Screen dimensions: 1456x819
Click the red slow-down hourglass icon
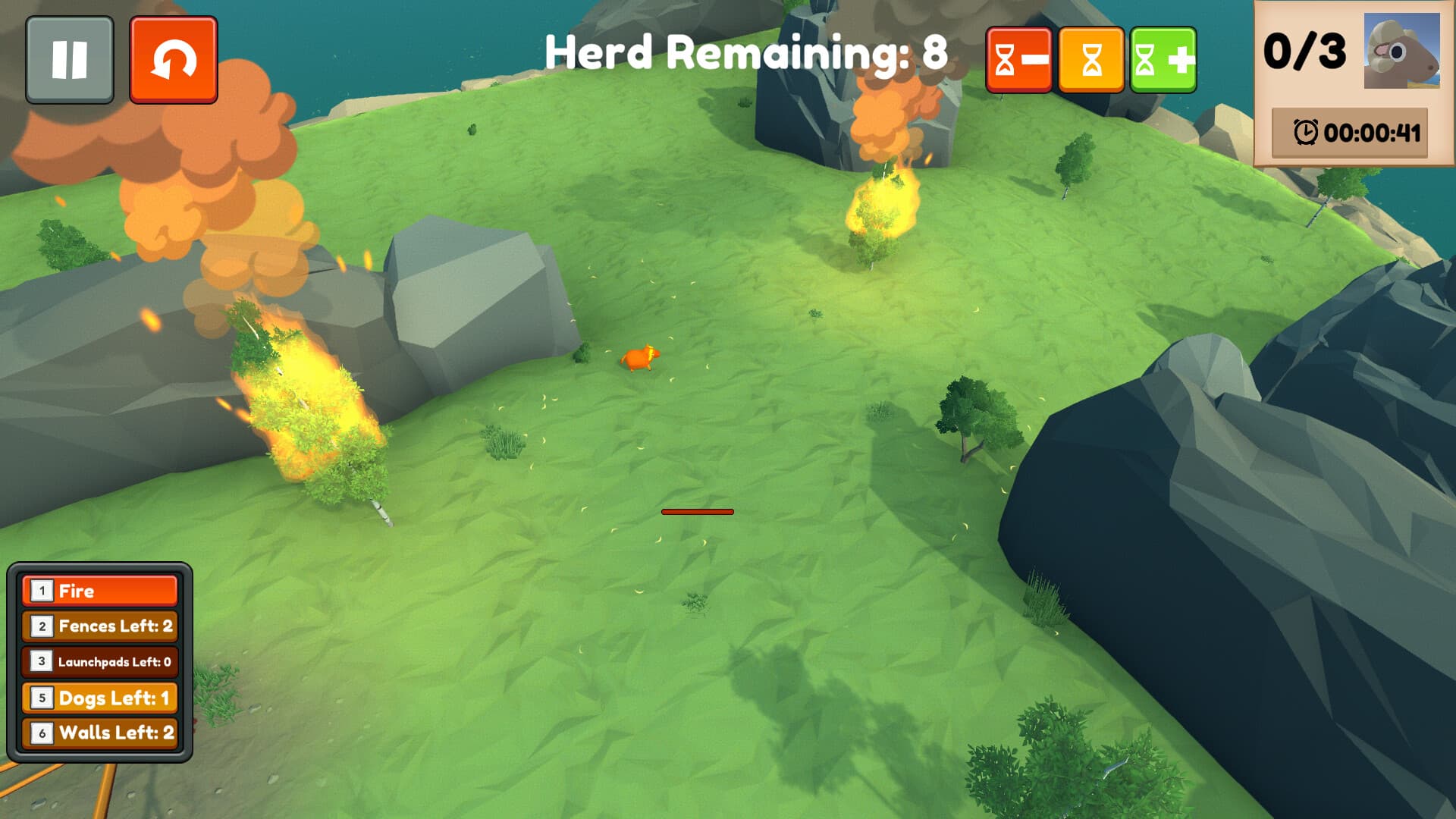click(1020, 60)
